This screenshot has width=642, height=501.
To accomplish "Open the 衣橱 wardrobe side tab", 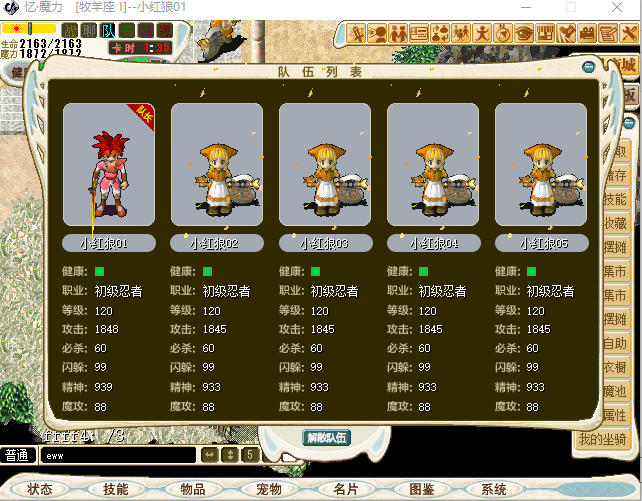I will (x=615, y=367).
